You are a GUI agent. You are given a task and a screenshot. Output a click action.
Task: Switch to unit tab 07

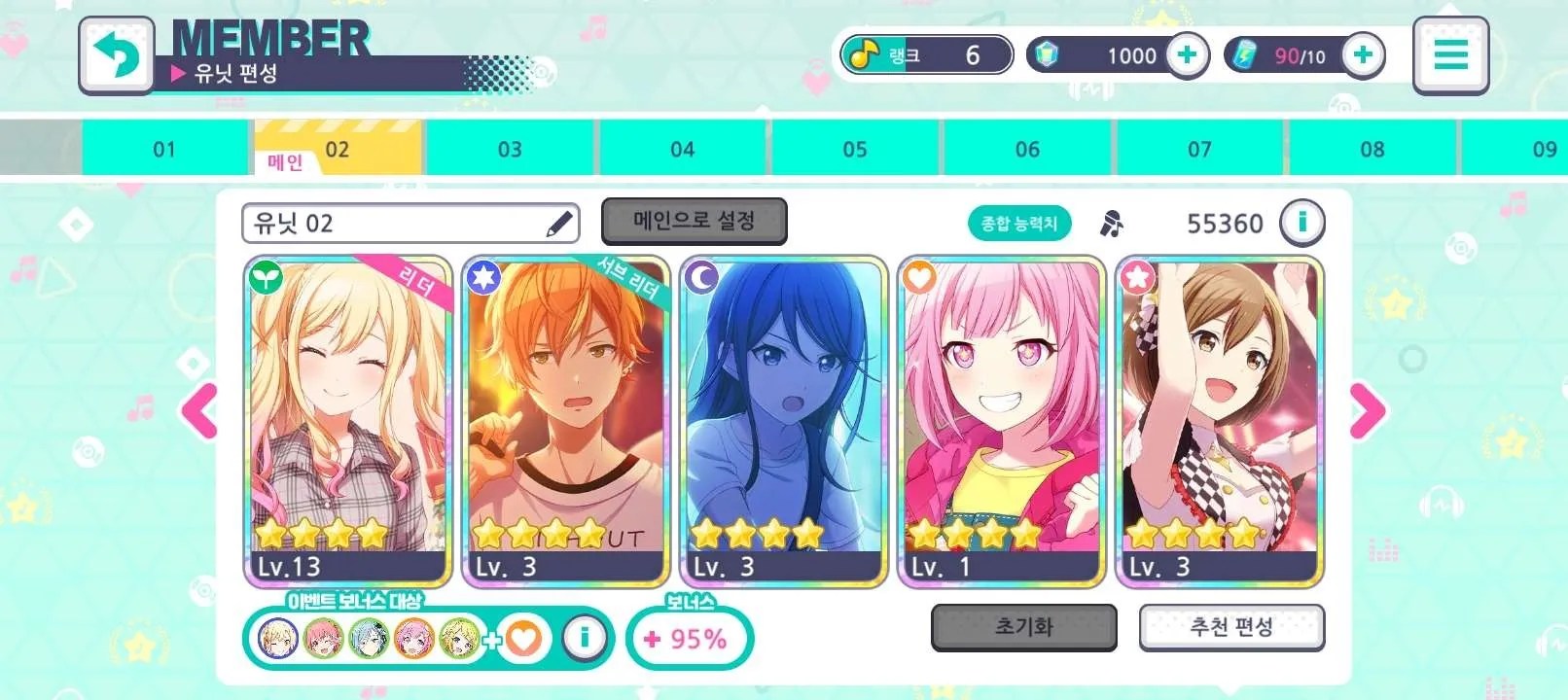(x=1199, y=149)
